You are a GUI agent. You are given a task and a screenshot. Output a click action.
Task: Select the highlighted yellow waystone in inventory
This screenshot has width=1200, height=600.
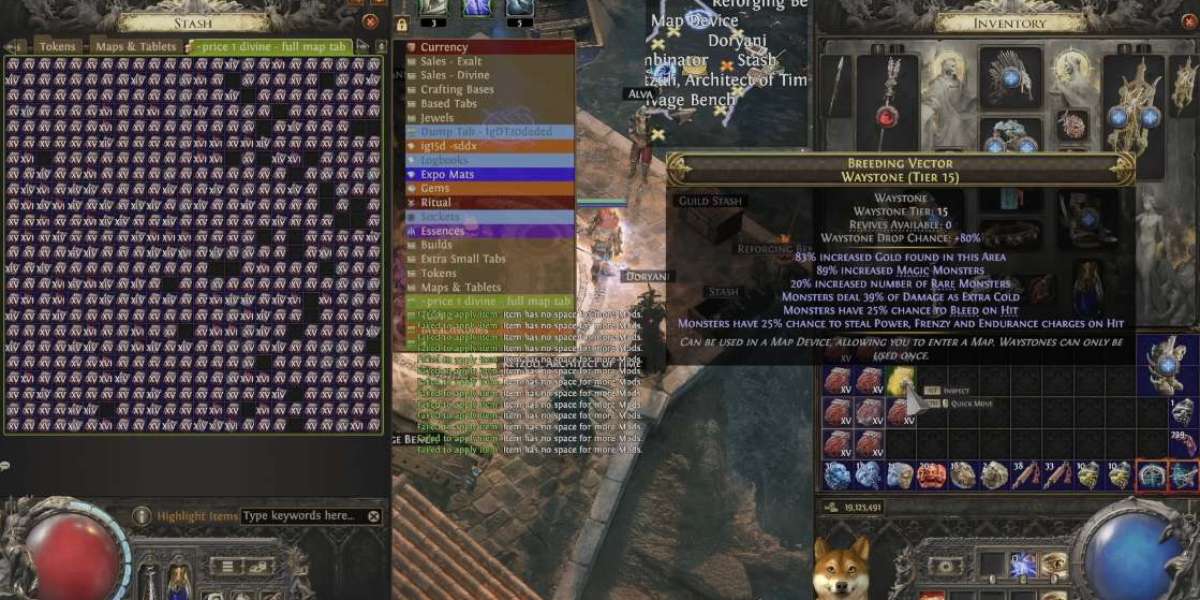[901, 379]
